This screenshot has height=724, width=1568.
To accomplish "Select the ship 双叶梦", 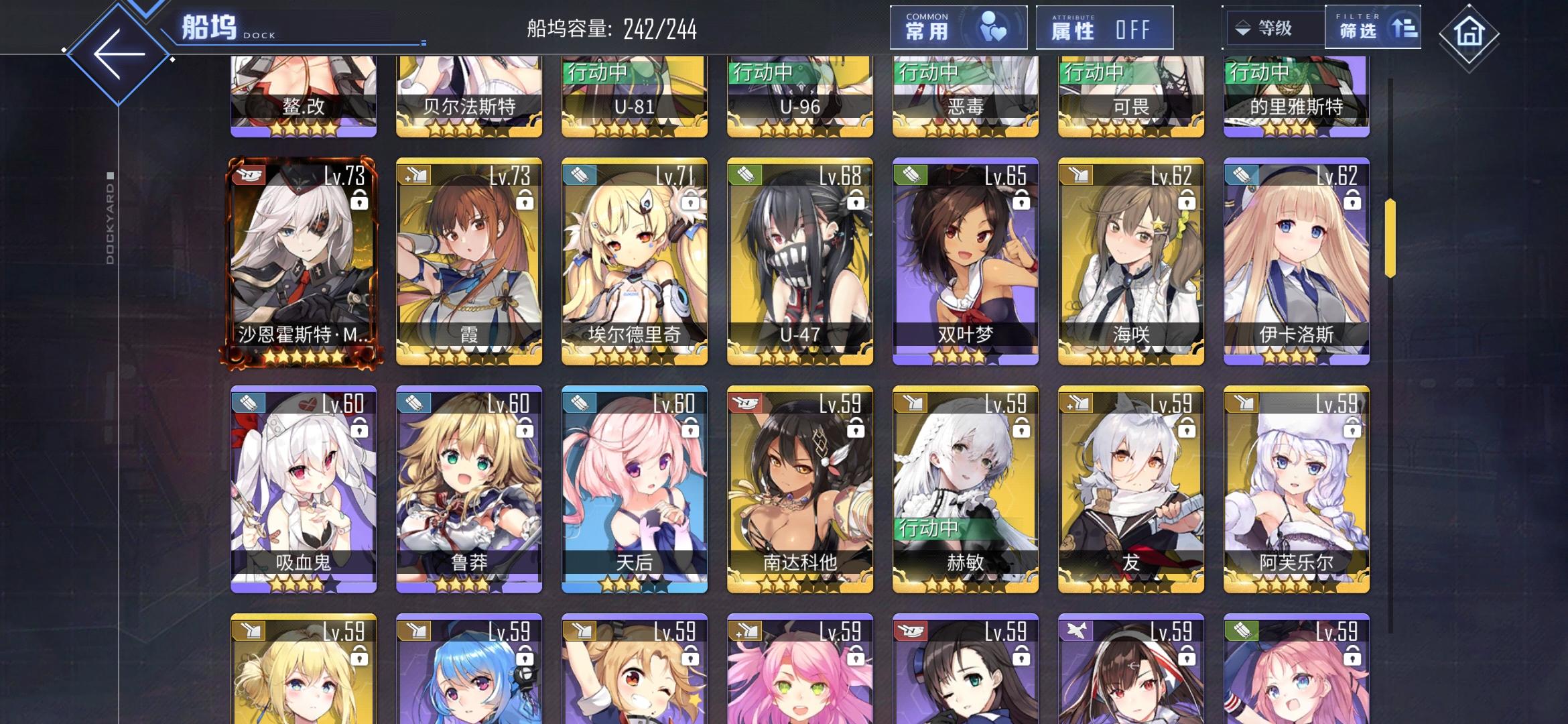I will click(965, 265).
